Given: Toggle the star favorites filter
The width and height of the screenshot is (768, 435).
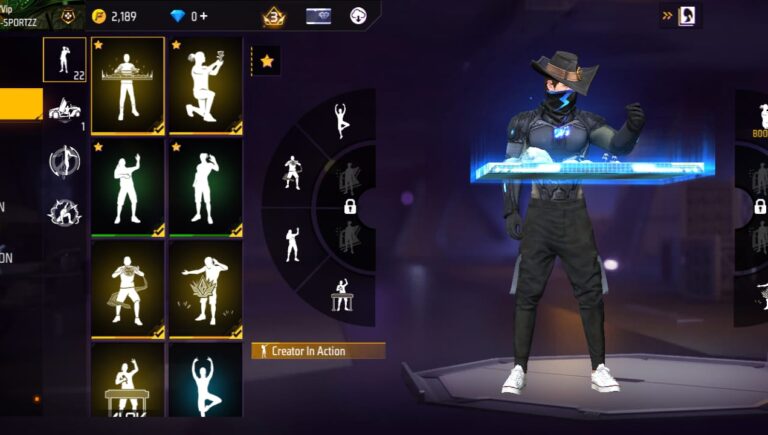Looking at the screenshot, I should 267,61.
